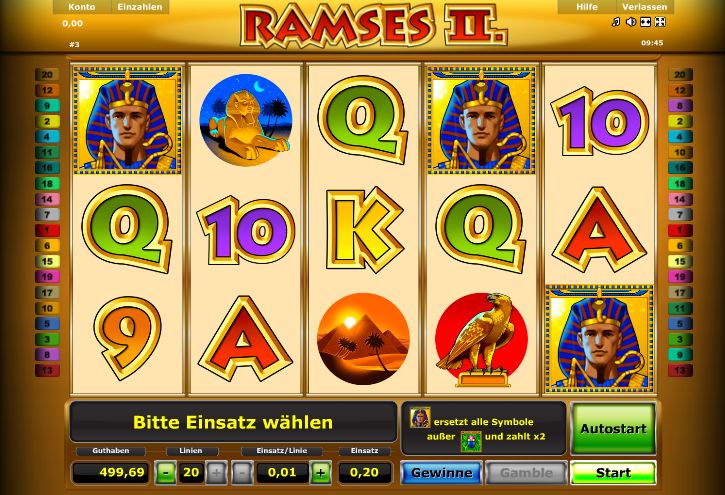Toggle sound with the speaker icon
Screen dimensions: 725x495
tap(631, 22)
